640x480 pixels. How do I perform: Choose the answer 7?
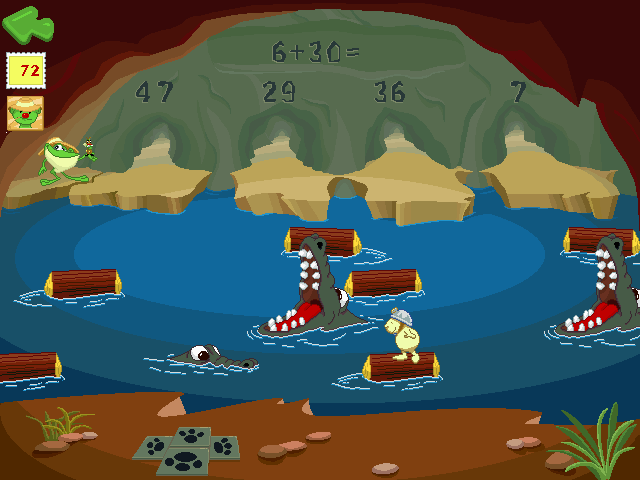click(x=518, y=92)
